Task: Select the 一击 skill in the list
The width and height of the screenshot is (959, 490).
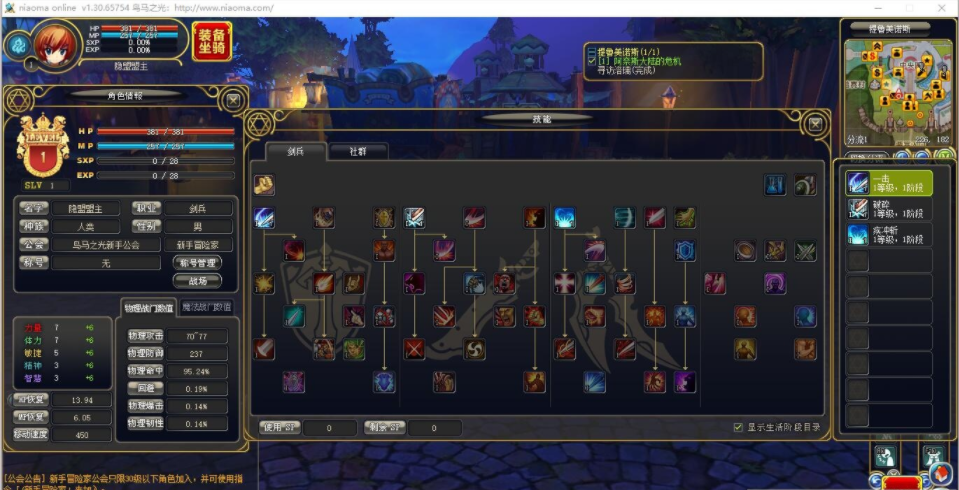Action: (889, 182)
